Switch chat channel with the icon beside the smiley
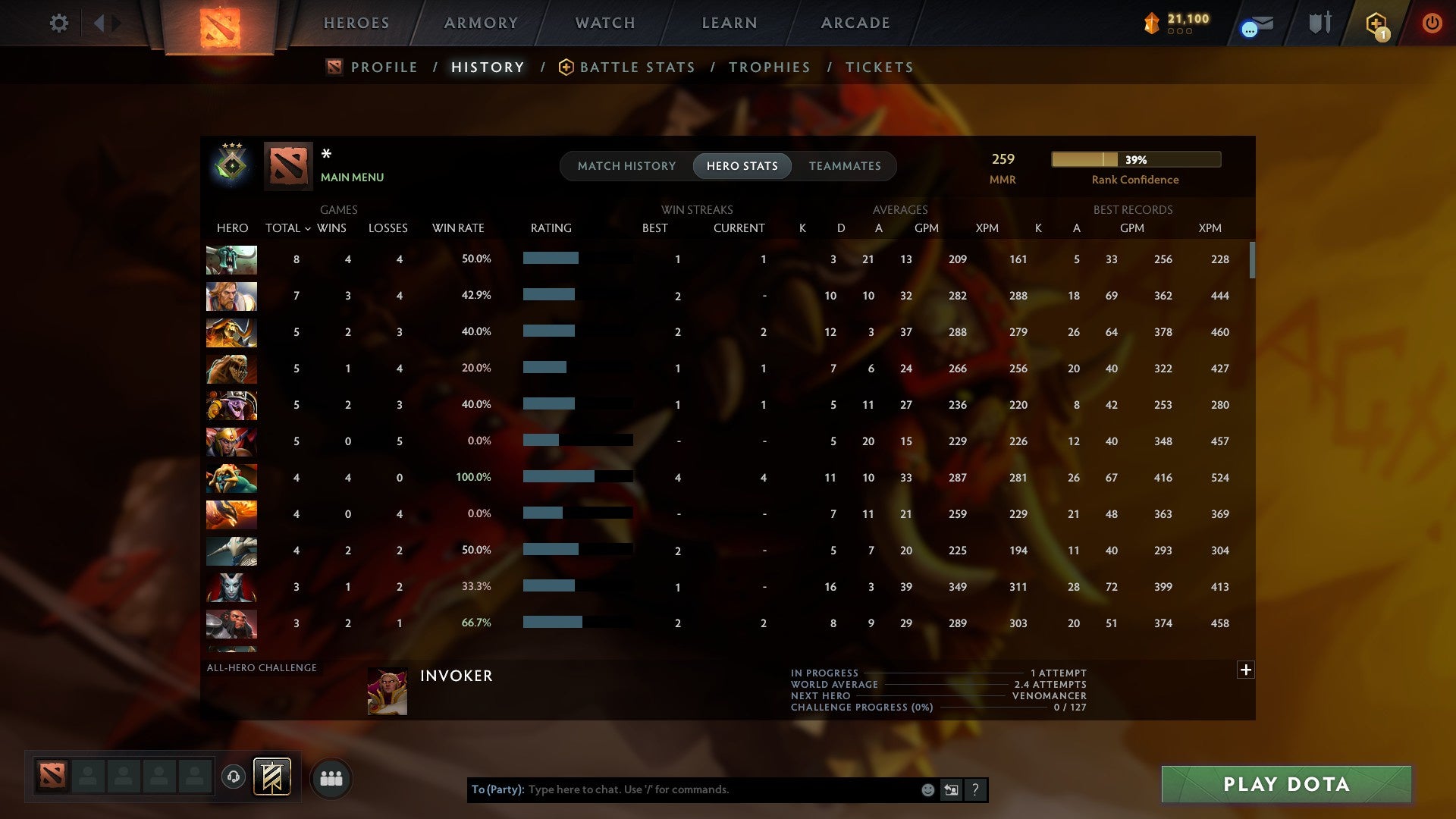 950,789
